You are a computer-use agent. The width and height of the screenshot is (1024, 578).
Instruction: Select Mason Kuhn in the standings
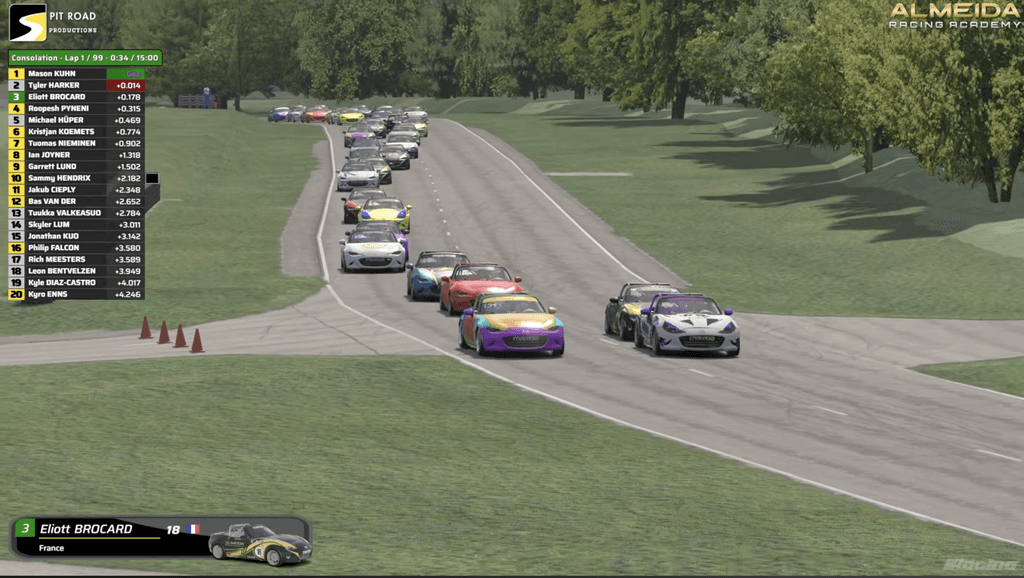click(76, 74)
